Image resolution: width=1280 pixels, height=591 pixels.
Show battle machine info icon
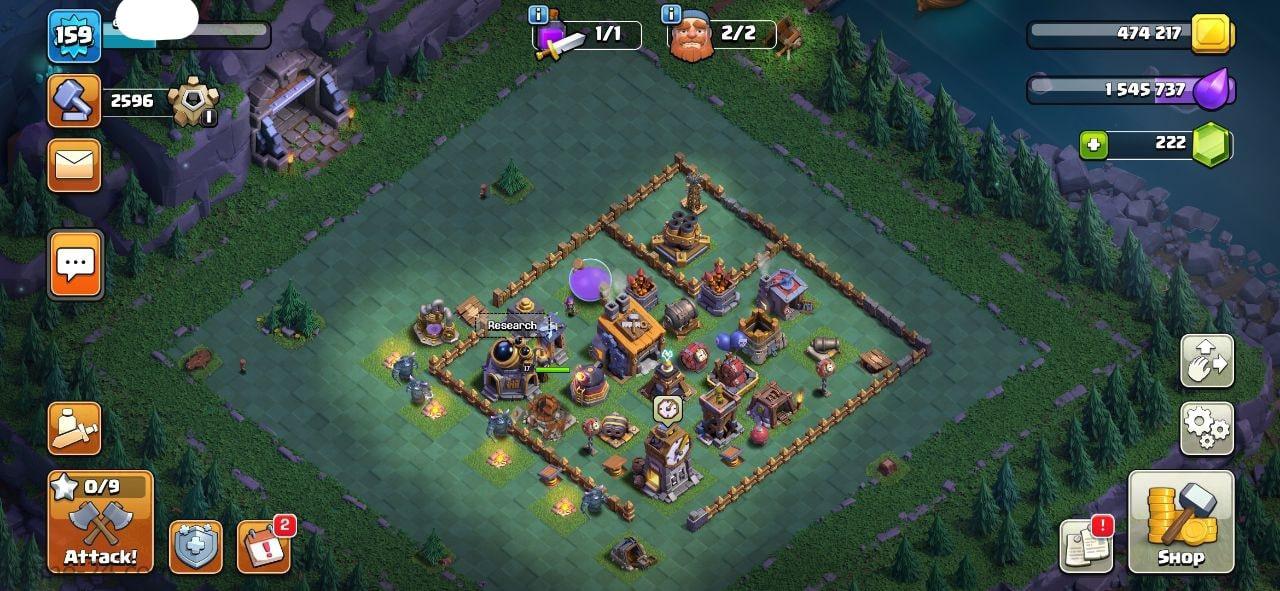539,14
